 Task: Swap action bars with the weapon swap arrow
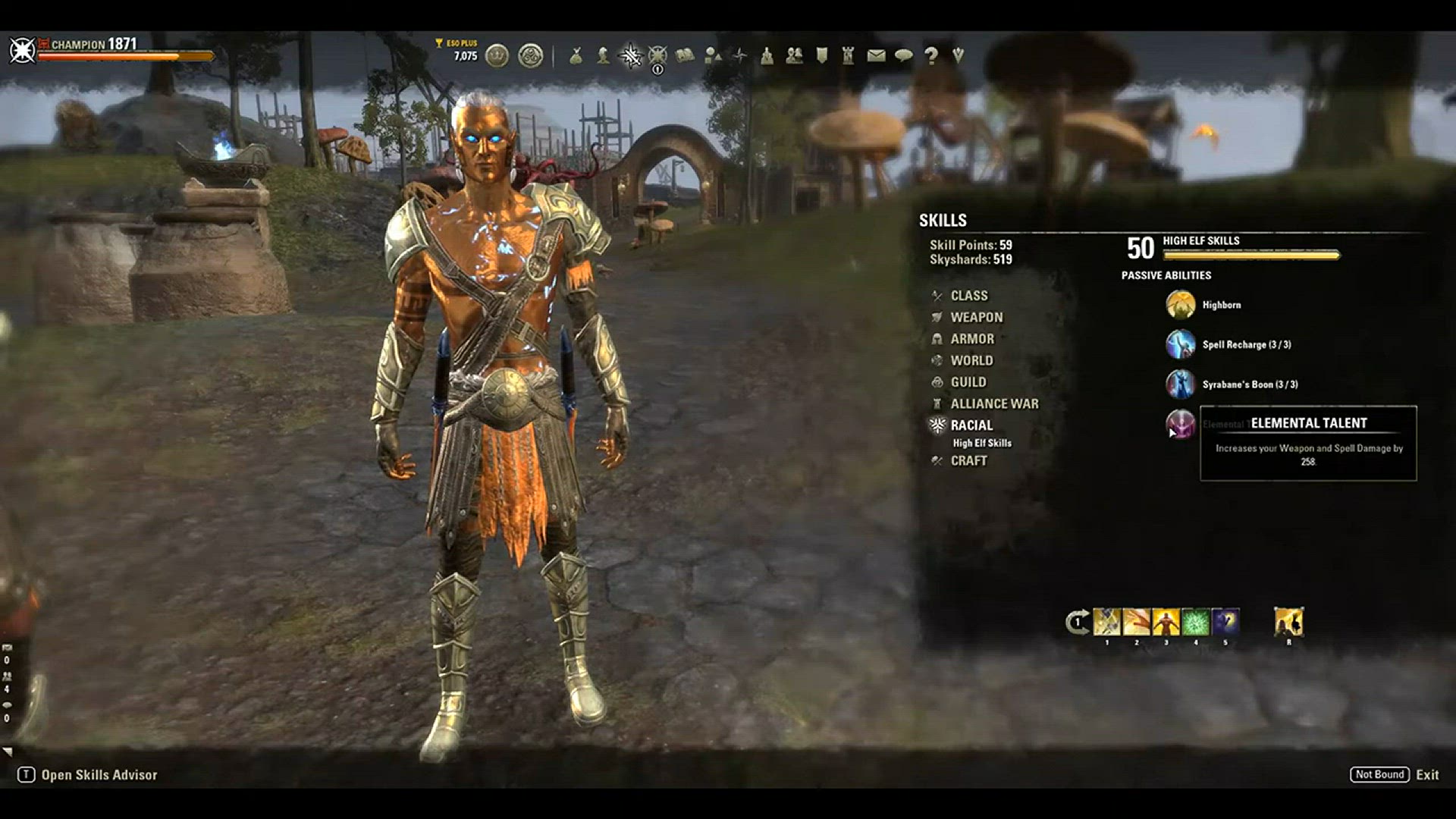1077,623
